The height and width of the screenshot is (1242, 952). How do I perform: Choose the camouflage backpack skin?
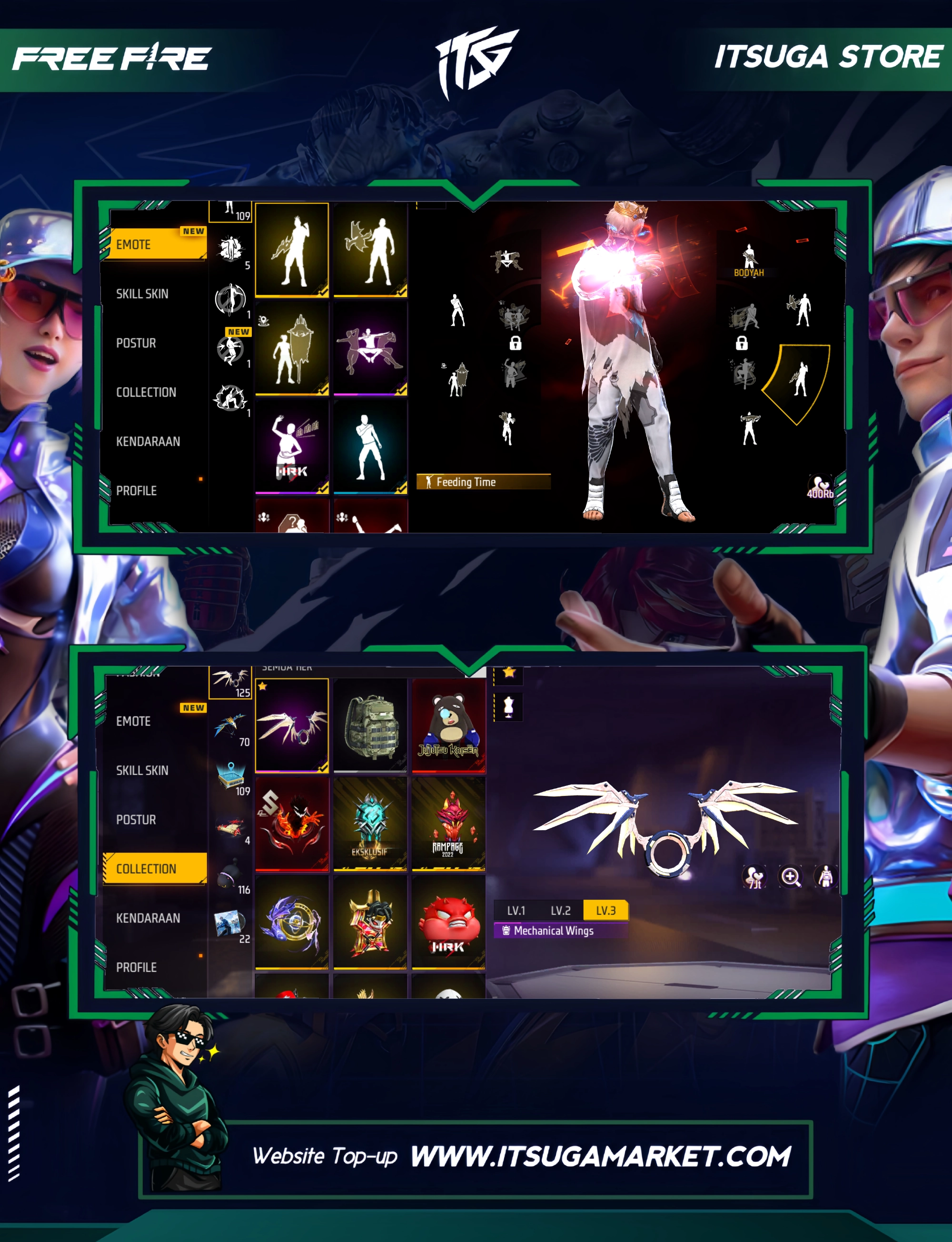point(370,725)
